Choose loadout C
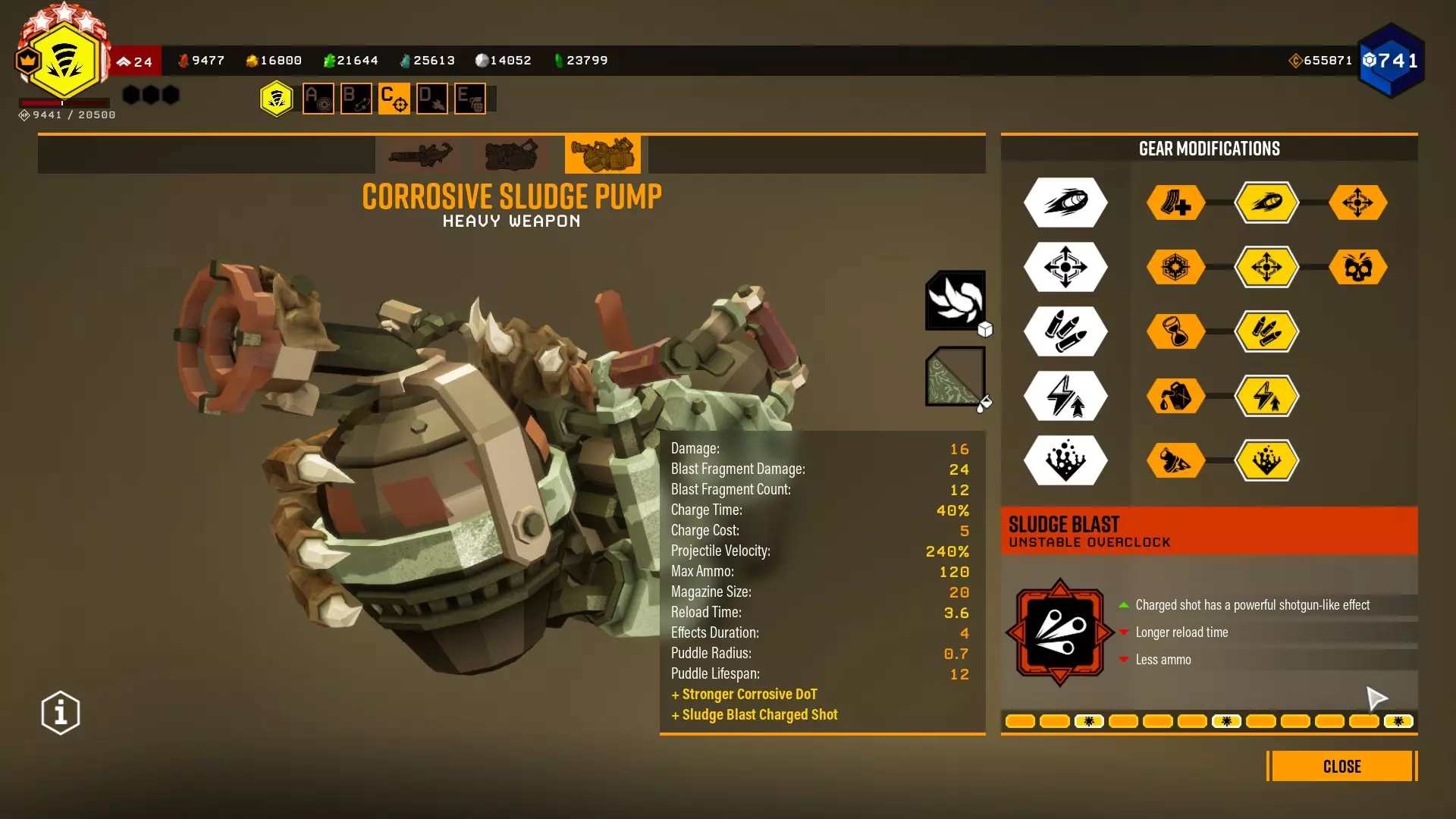Screen dimensions: 1456x819 [394, 99]
